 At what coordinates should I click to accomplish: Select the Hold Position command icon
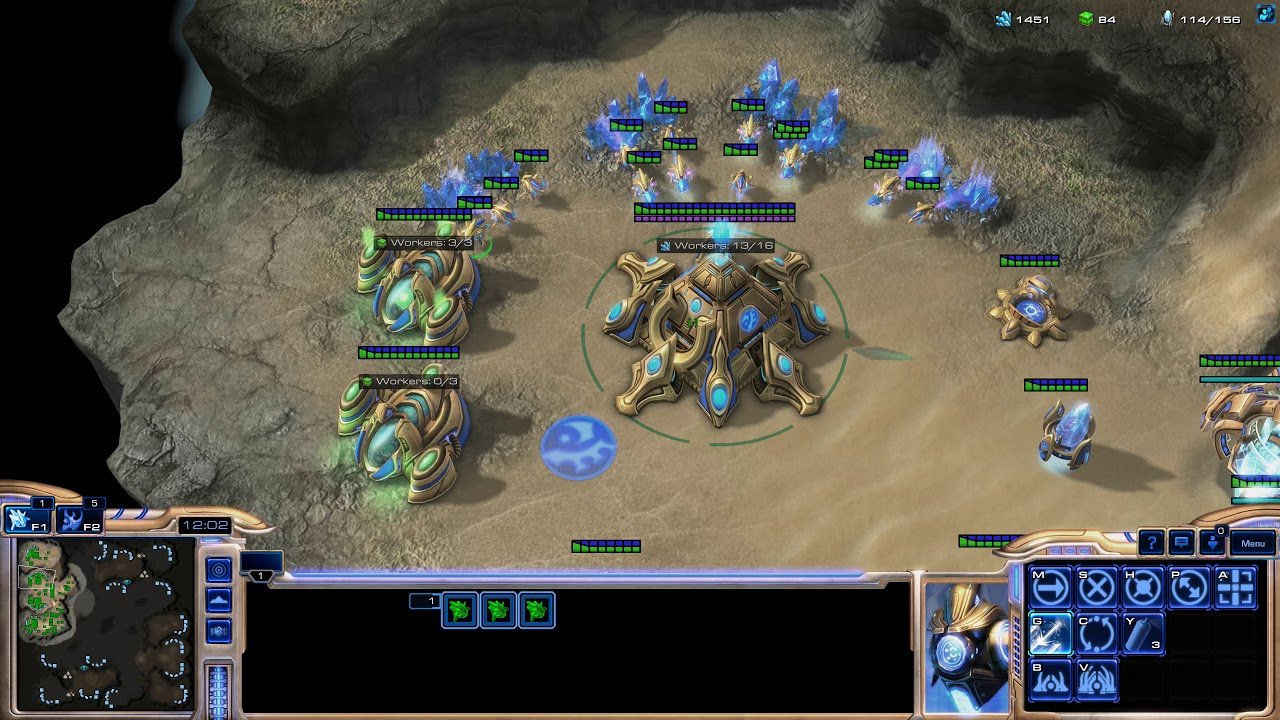[1145, 588]
